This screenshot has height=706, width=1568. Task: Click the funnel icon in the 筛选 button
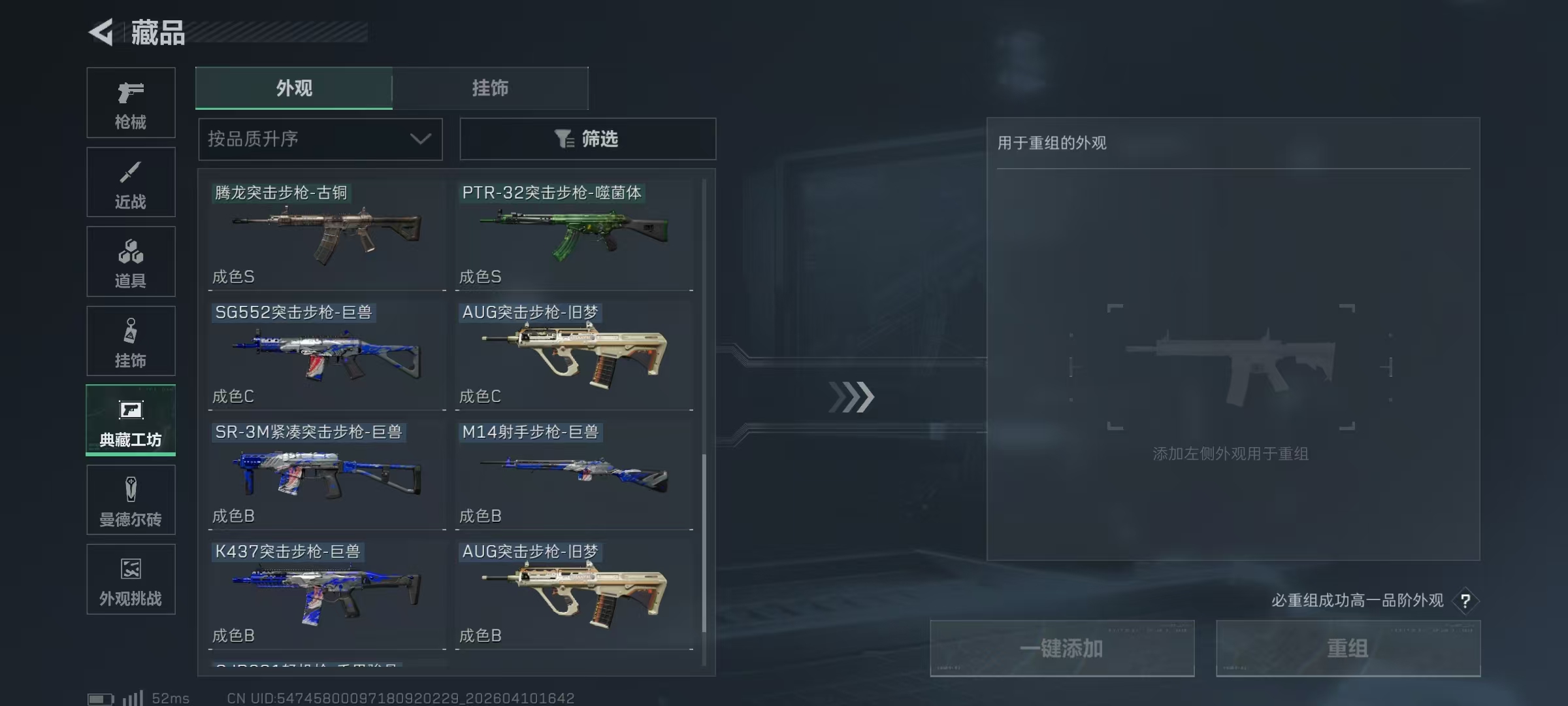pos(563,139)
